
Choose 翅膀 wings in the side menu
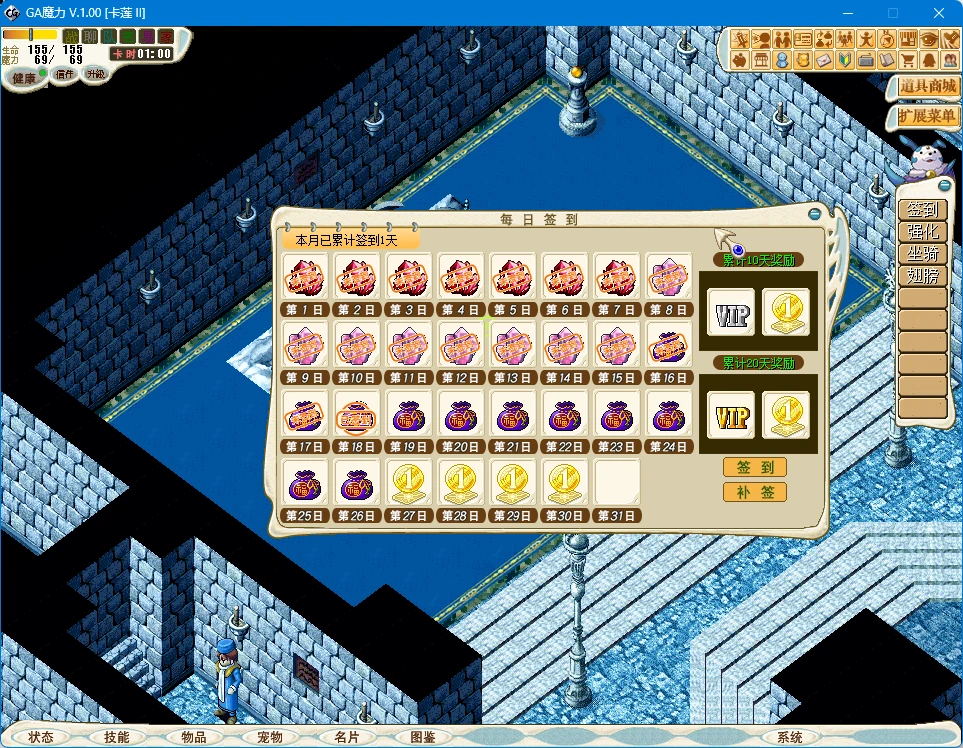point(921,276)
